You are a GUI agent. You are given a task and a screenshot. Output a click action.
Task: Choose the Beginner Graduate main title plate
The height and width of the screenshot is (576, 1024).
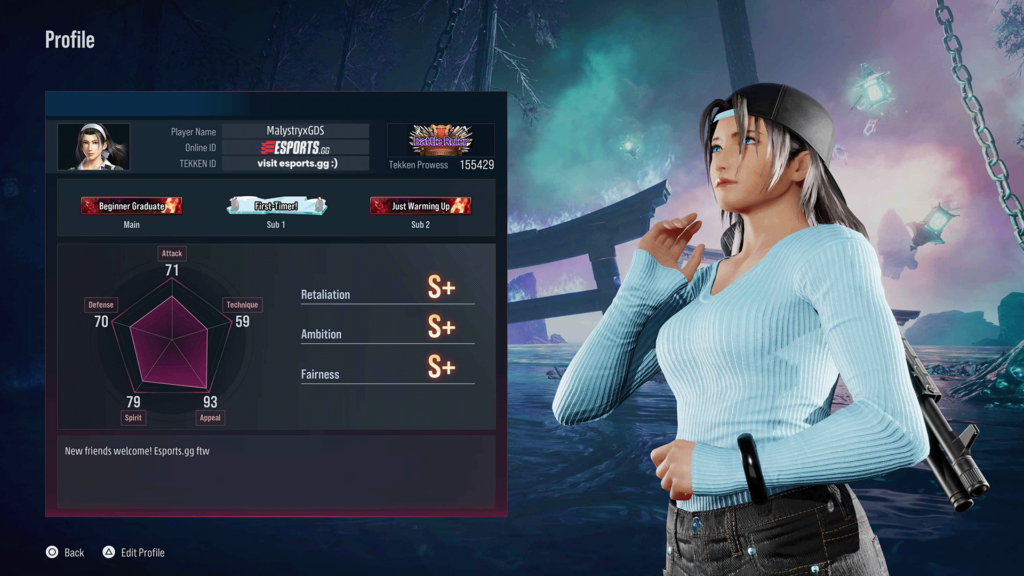pos(131,206)
